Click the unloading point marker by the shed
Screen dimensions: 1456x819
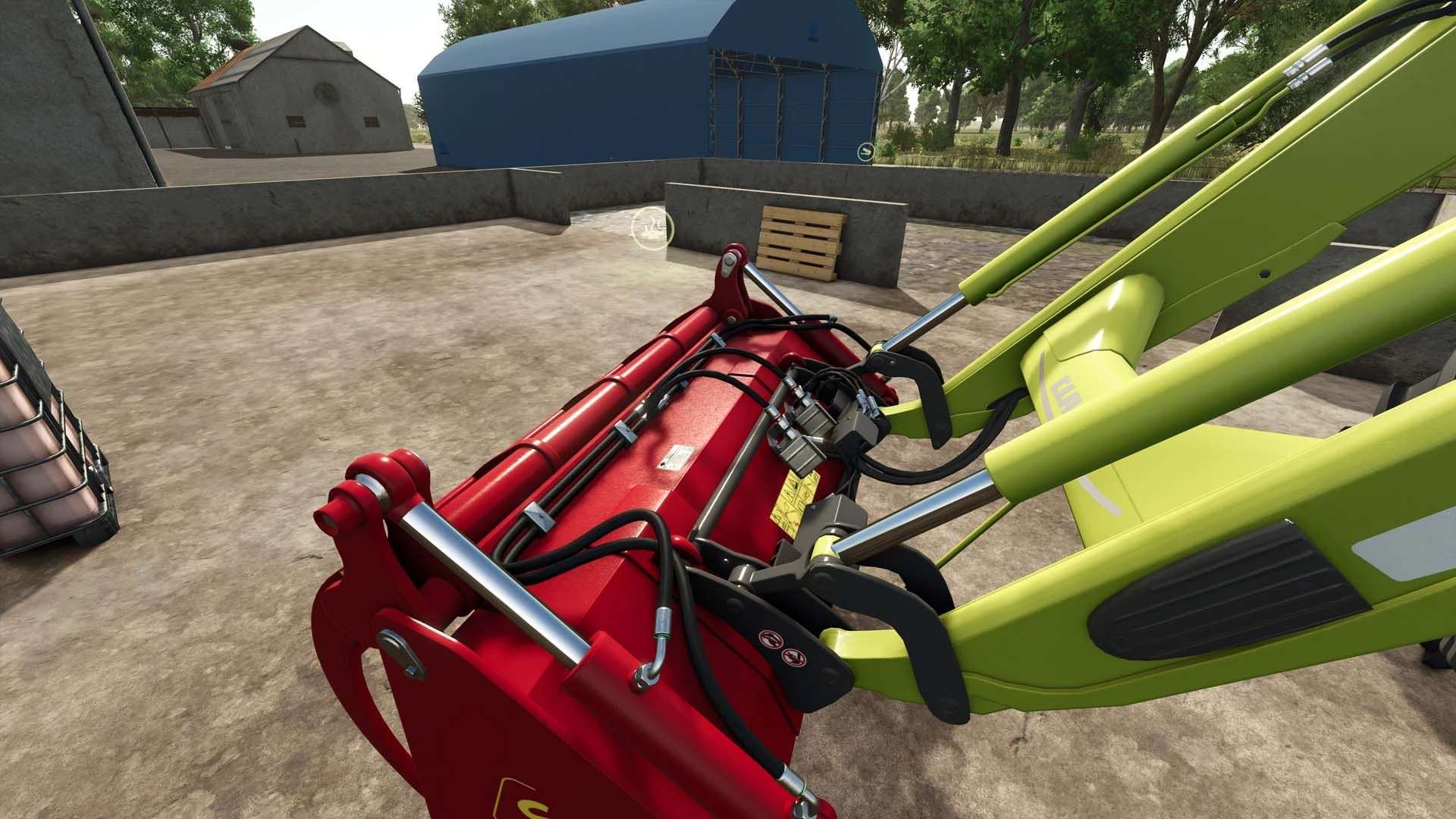866,152
